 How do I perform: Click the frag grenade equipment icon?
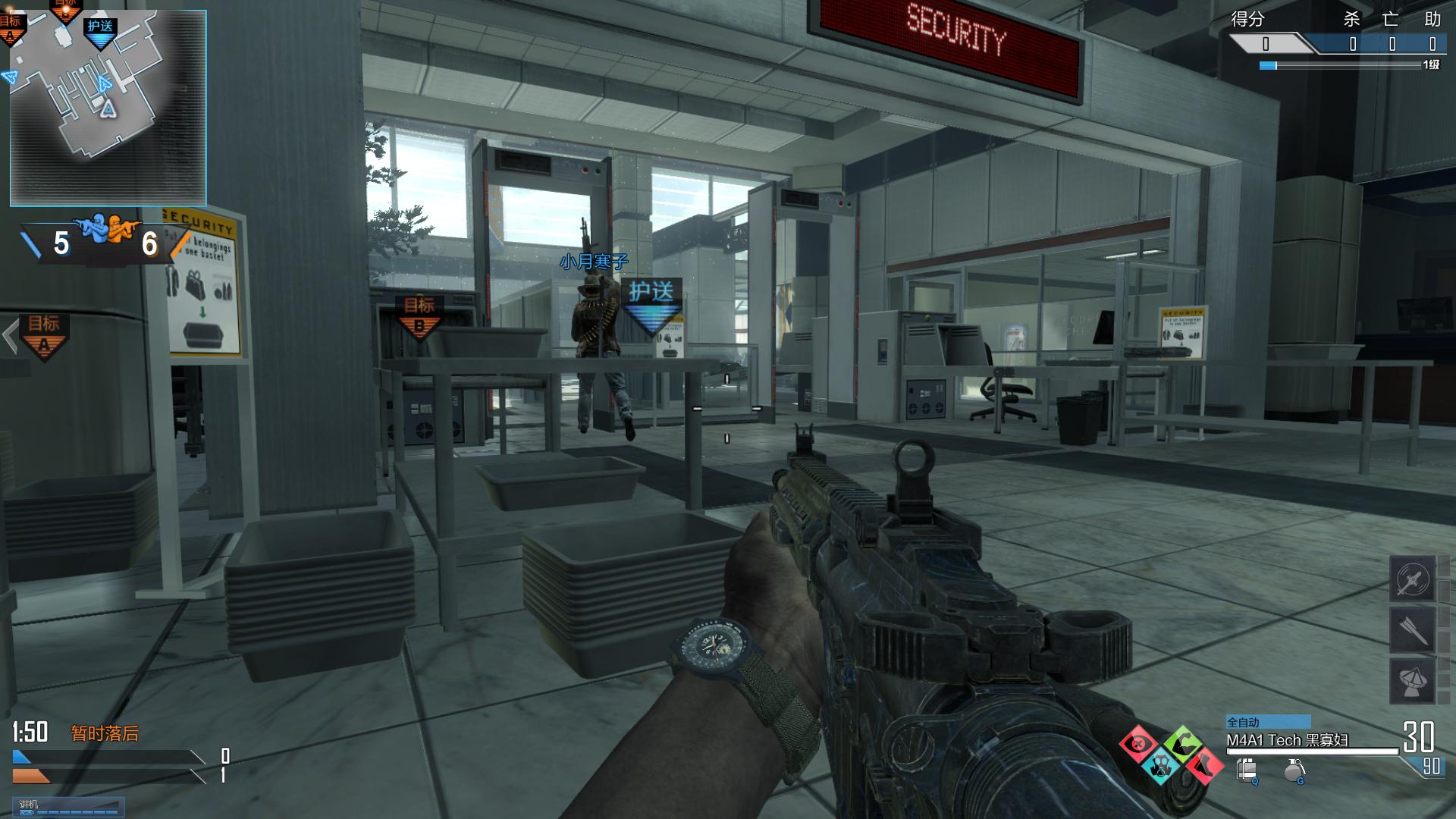pyautogui.click(x=1294, y=771)
